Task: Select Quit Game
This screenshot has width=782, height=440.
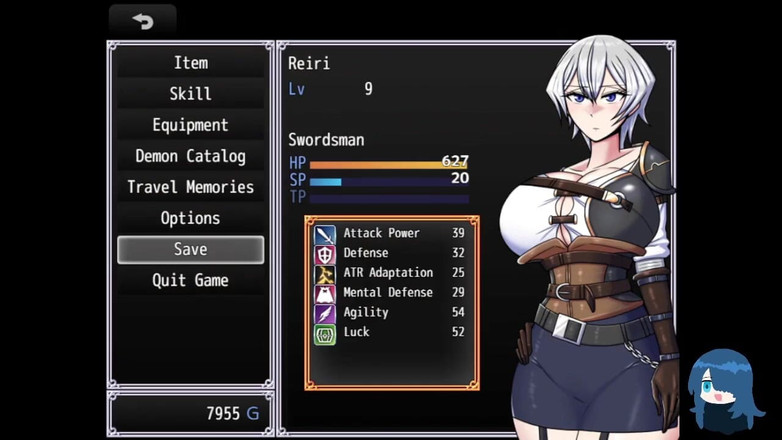Action: 190,280
